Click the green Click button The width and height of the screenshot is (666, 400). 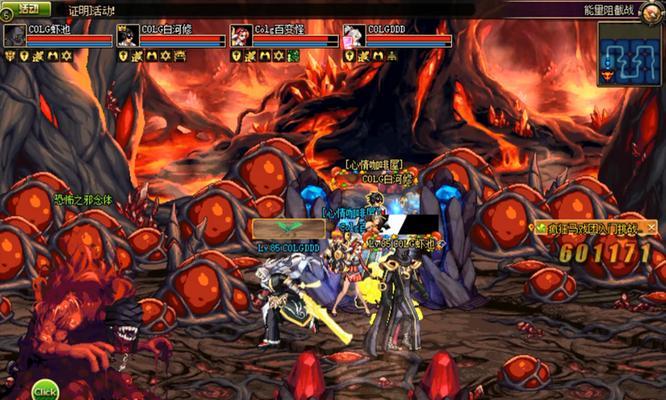[45, 388]
